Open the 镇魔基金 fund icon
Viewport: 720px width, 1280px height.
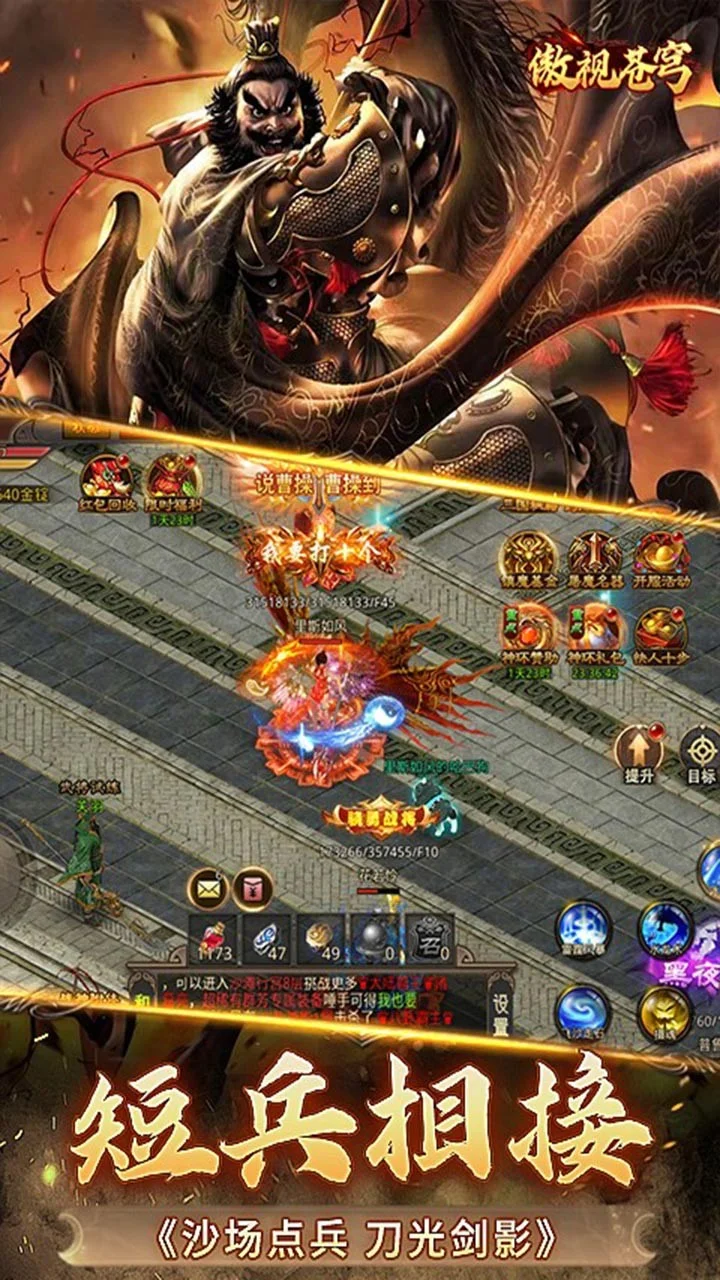pyautogui.click(x=529, y=556)
